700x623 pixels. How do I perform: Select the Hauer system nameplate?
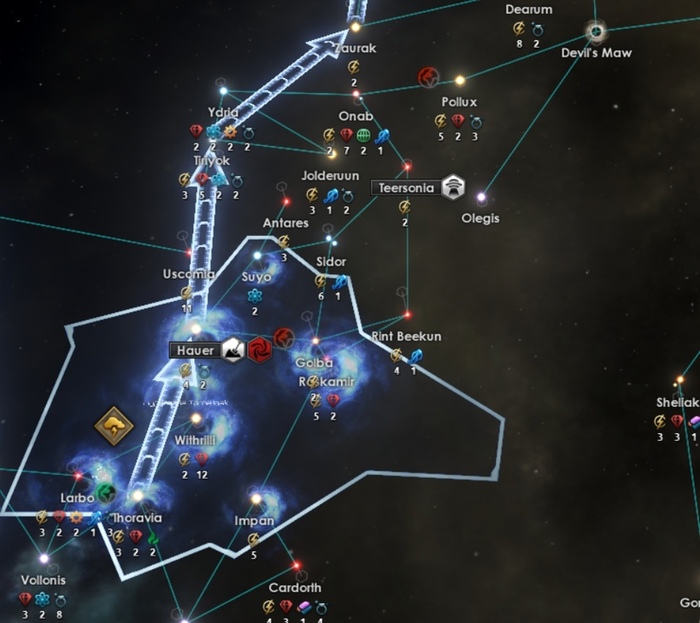pos(191,351)
